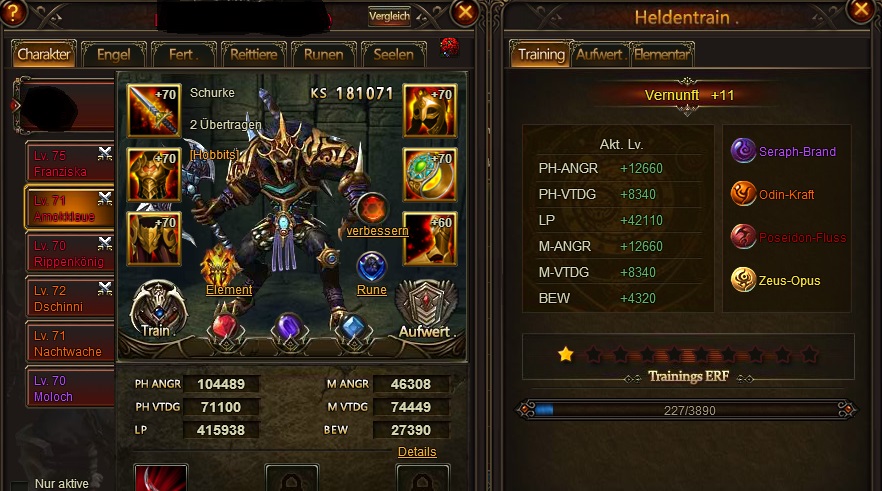Viewport: 882px width, 491px height.
Task: Click the Aufwert. upgrade button
Action: click(x=428, y=310)
